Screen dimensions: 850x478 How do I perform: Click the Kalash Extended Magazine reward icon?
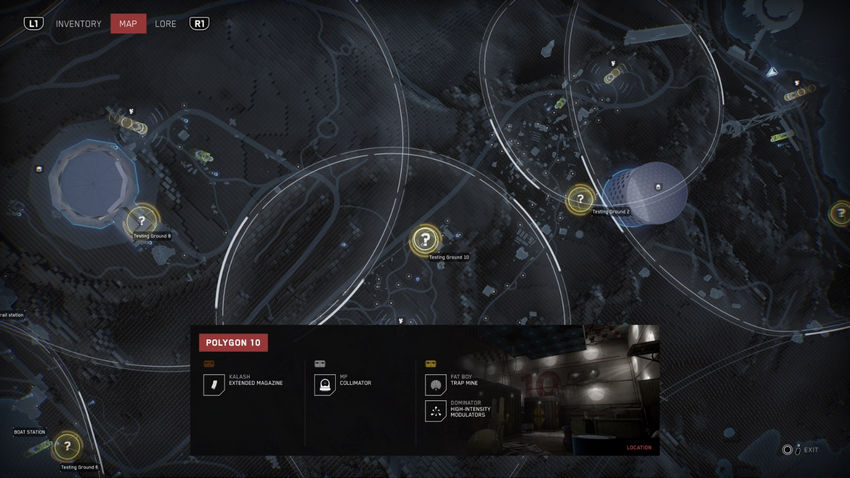(213, 385)
